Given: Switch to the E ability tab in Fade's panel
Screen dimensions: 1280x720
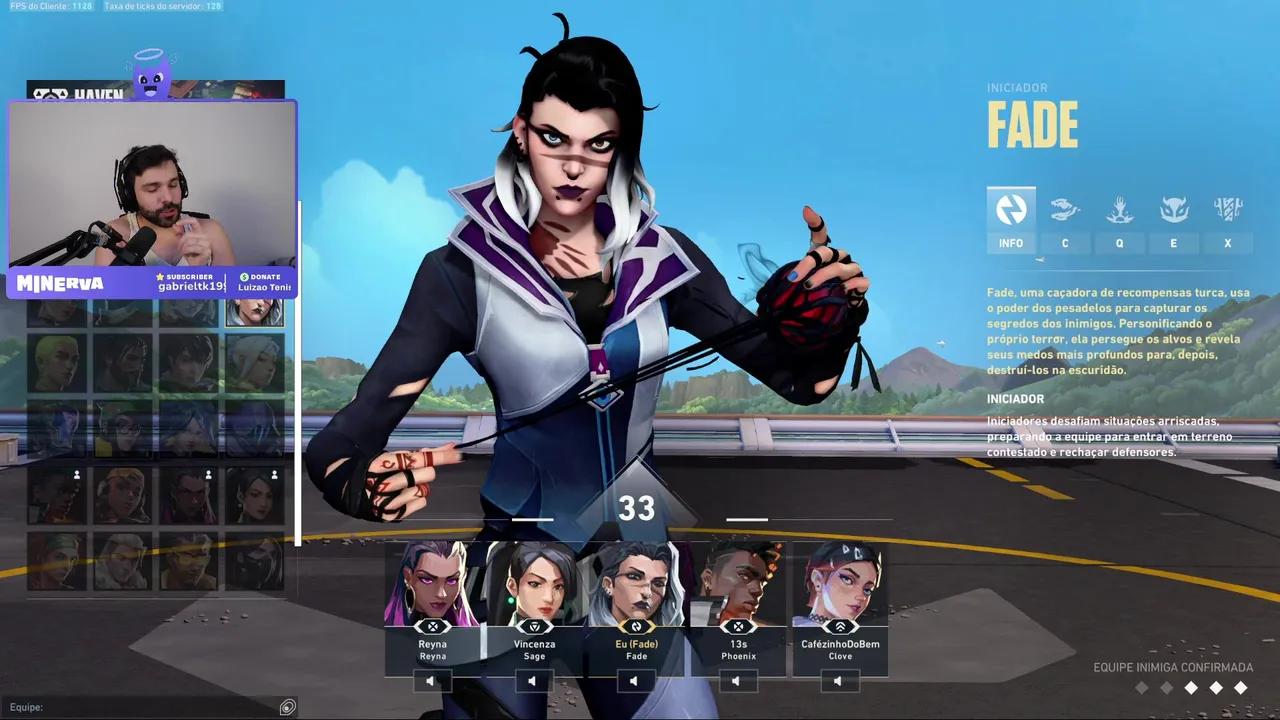Looking at the screenshot, I should click(x=1173, y=210).
